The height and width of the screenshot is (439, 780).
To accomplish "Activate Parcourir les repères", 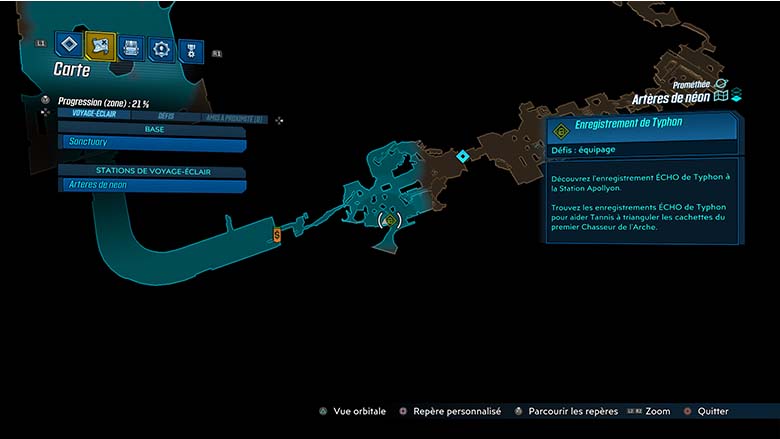I will [x=565, y=411].
